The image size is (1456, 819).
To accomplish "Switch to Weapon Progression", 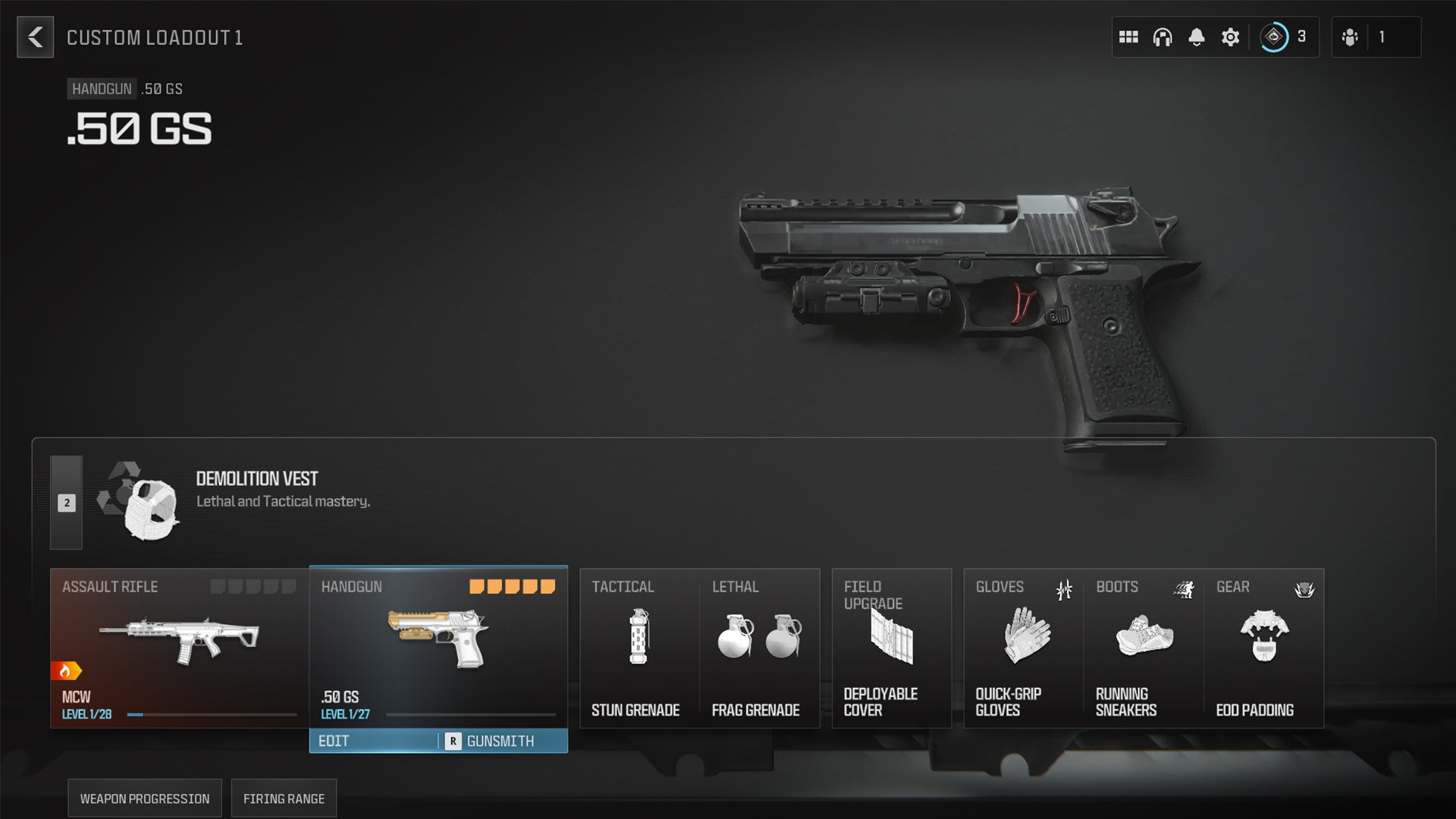I will pos(143,798).
